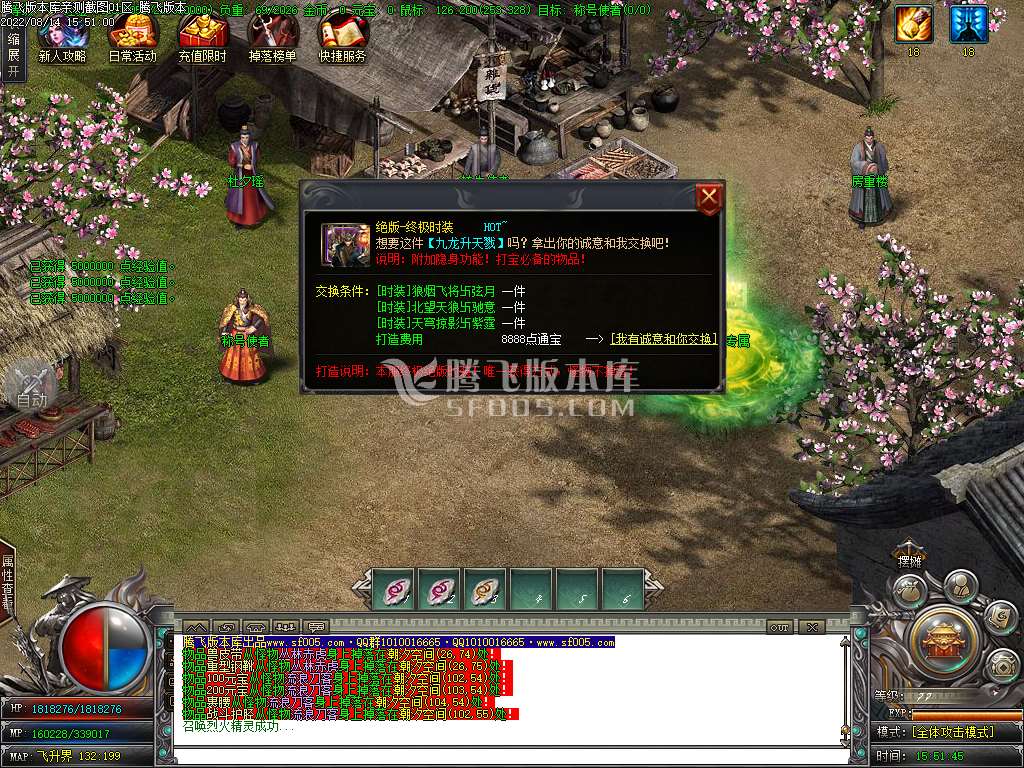
Task: Click the blue figure buff icon
Action: (x=968, y=24)
